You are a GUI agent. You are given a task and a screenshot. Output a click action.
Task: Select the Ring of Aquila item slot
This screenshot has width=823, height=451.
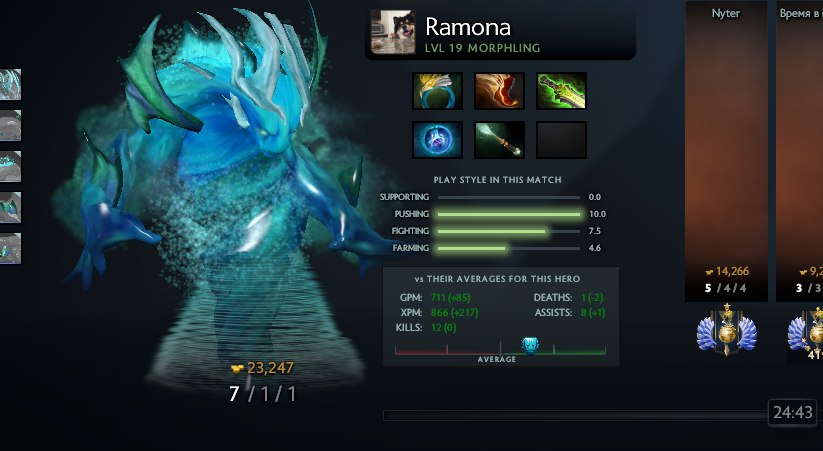(x=438, y=91)
